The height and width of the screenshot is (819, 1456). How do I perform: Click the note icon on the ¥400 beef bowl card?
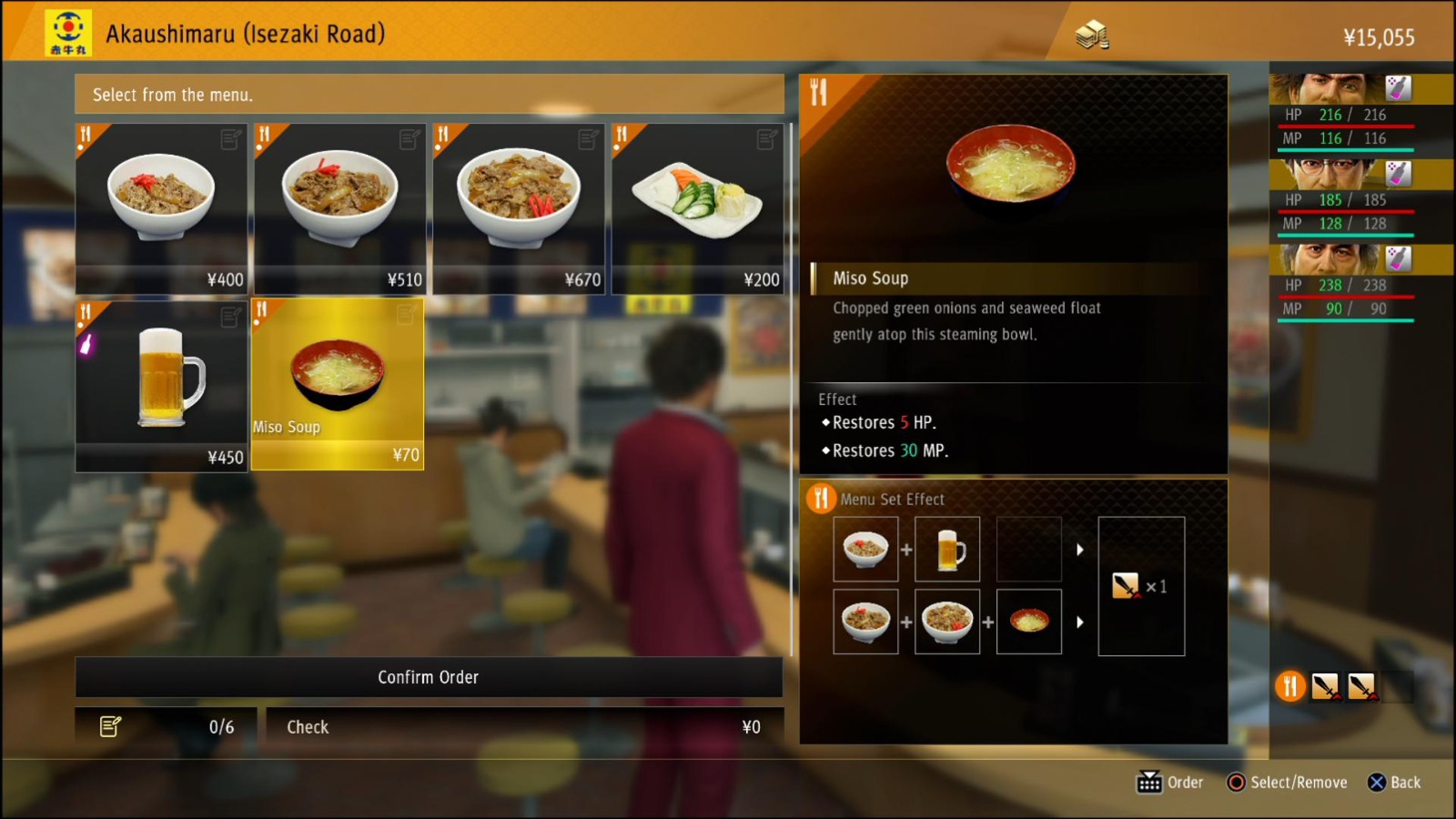pyautogui.click(x=228, y=140)
